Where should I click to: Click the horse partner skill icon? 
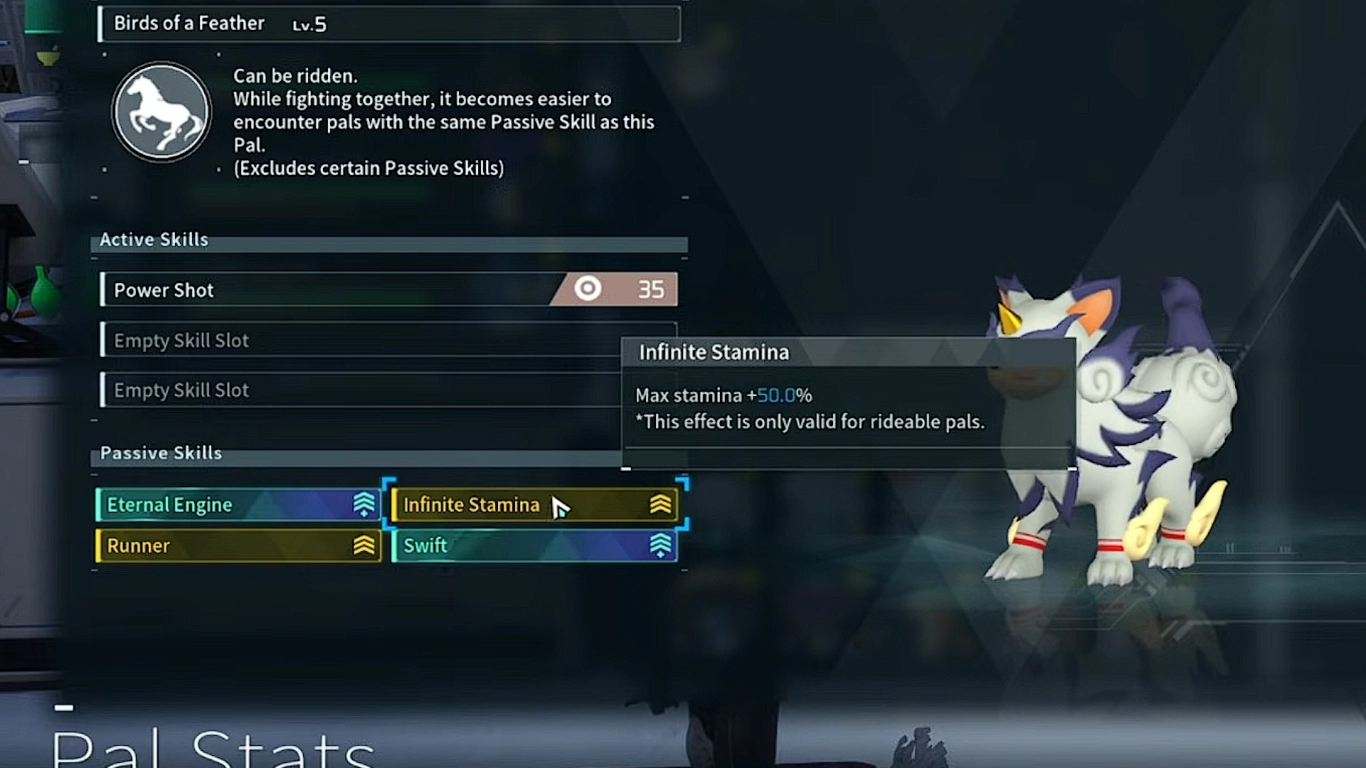[161, 111]
